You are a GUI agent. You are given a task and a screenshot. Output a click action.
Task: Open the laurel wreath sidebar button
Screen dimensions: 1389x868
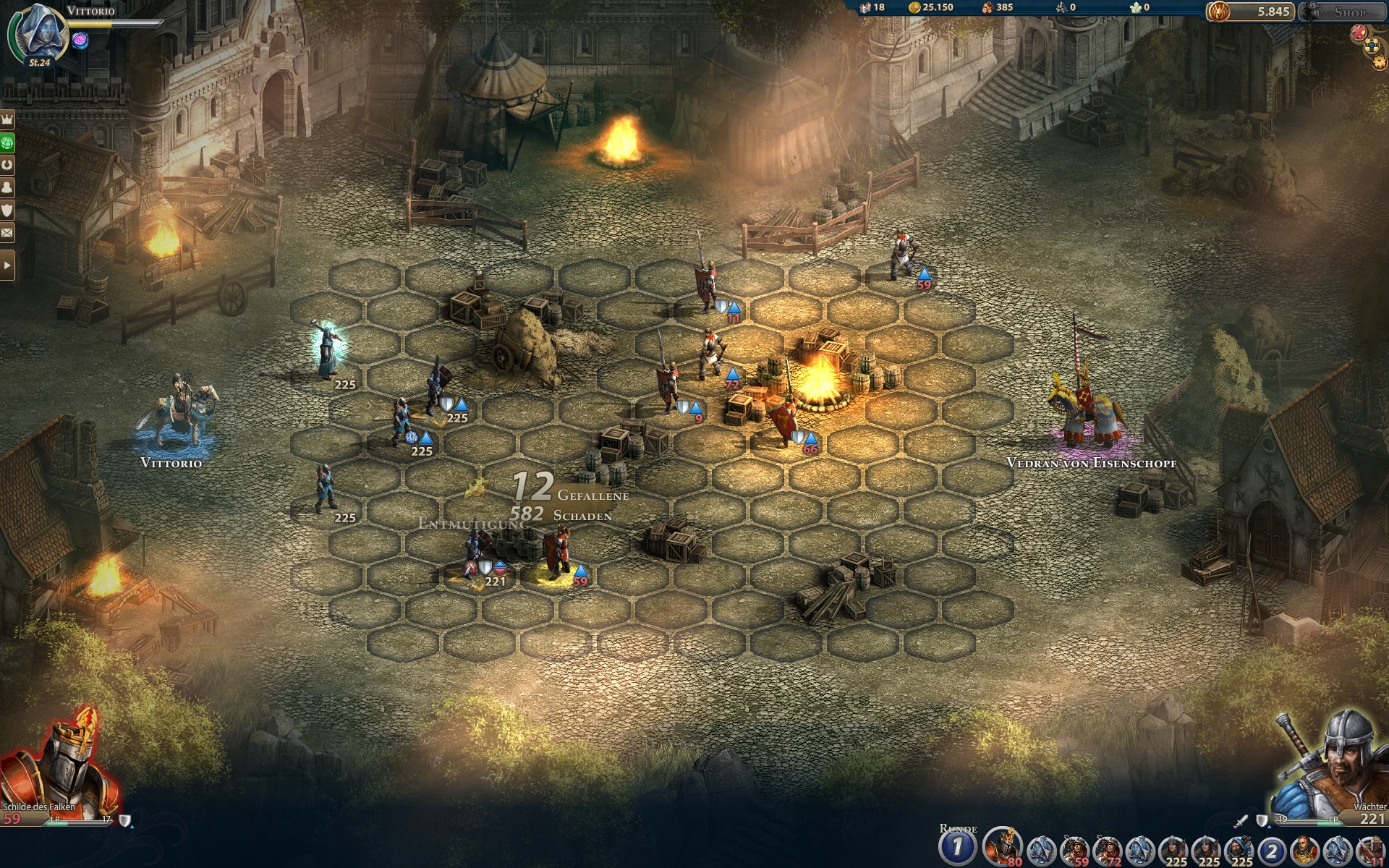[x=7, y=165]
